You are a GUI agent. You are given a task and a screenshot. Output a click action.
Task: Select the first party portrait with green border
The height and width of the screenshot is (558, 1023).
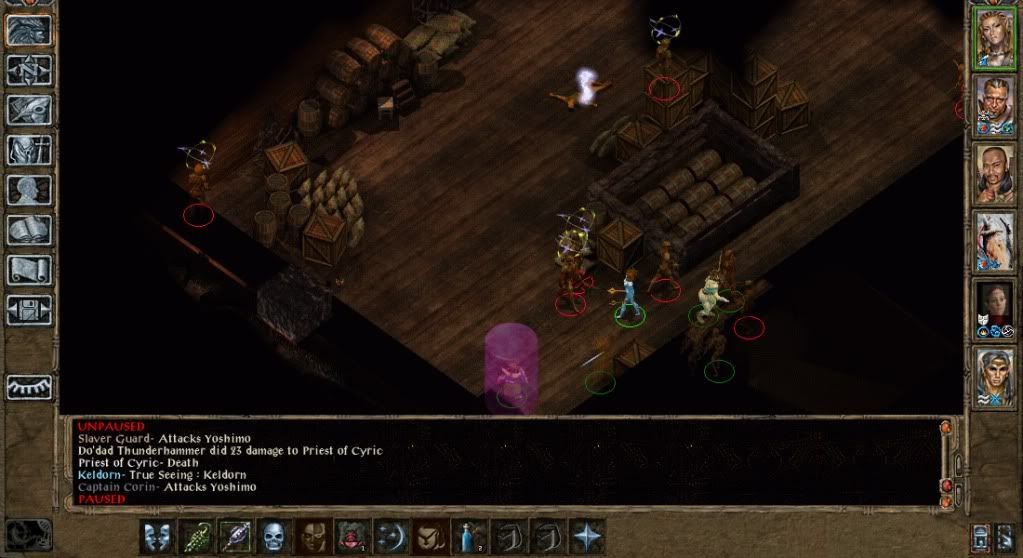click(x=996, y=37)
